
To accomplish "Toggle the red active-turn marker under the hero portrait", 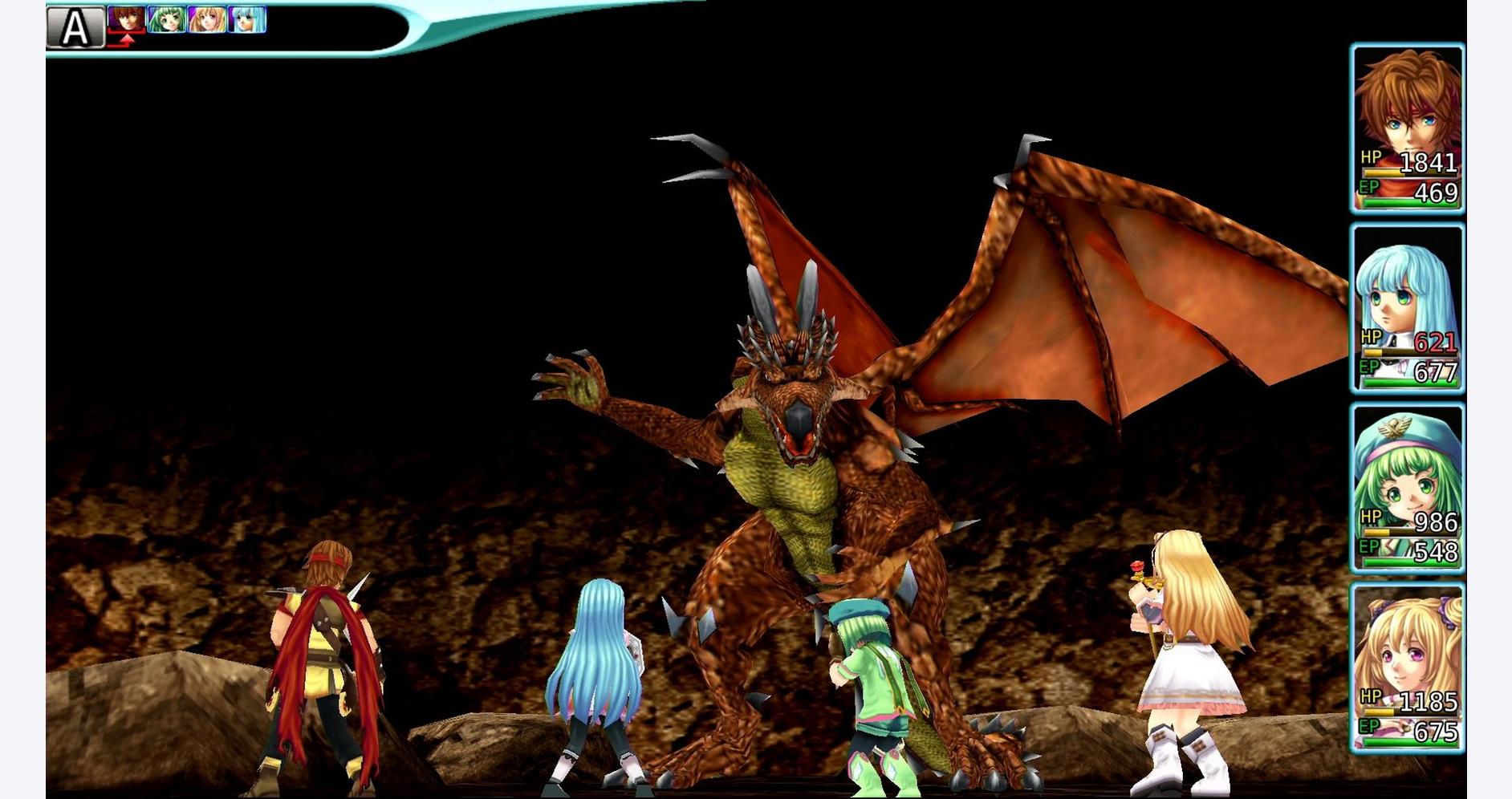I will coord(127,39).
